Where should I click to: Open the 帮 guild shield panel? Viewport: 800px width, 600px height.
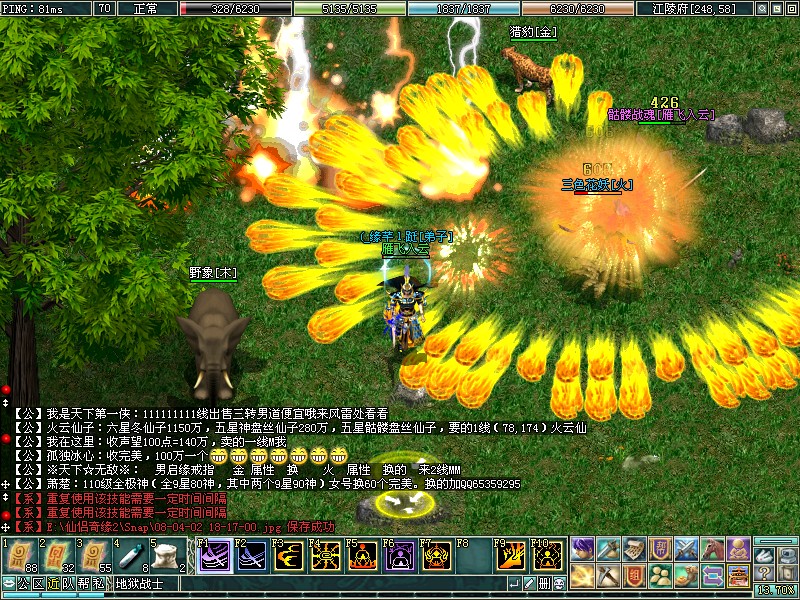pos(660,548)
